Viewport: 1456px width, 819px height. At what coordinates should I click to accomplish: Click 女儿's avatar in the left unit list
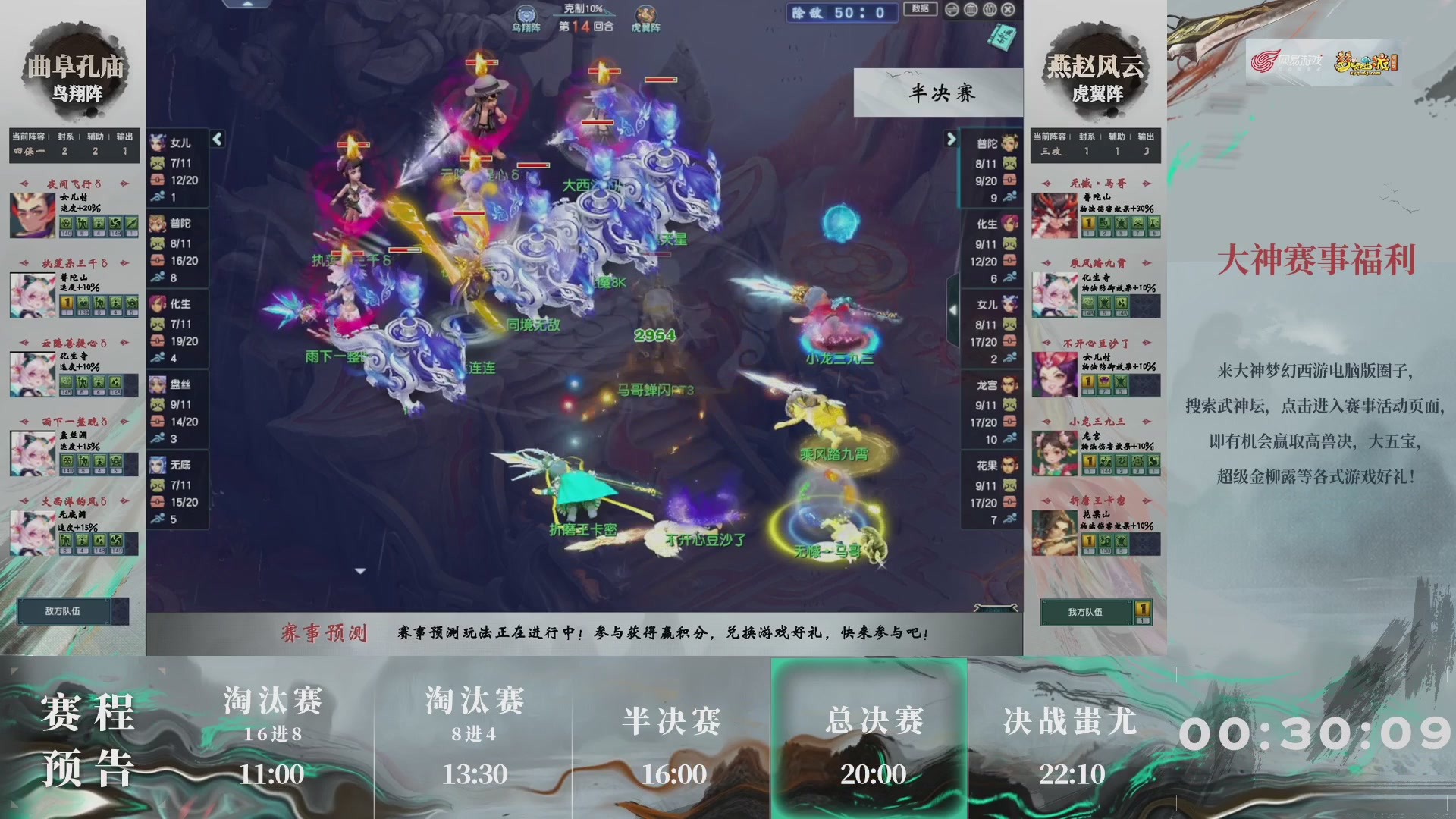pyautogui.click(x=157, y=143)
